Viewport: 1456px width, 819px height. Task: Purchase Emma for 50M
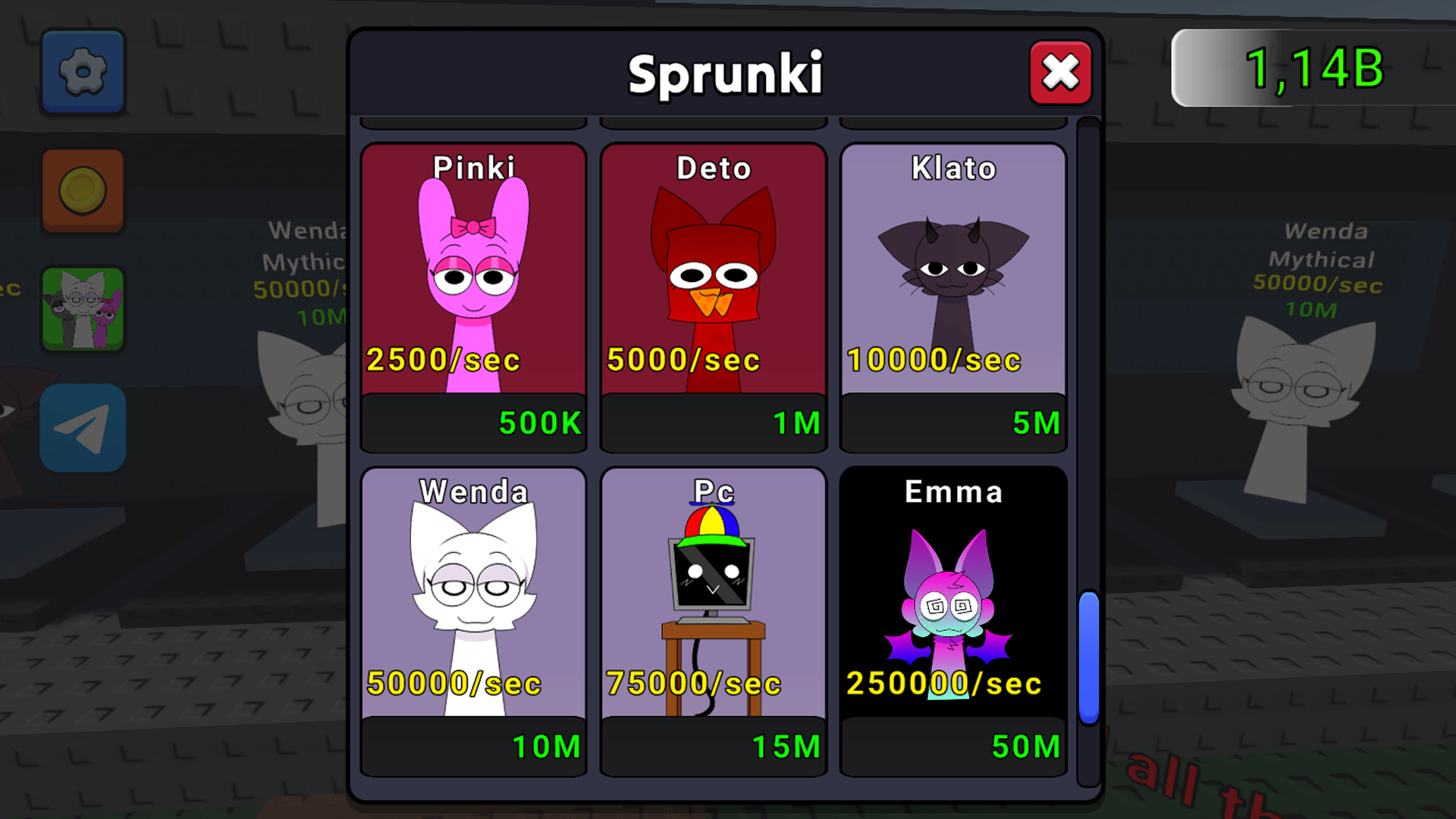pos(953,747)
